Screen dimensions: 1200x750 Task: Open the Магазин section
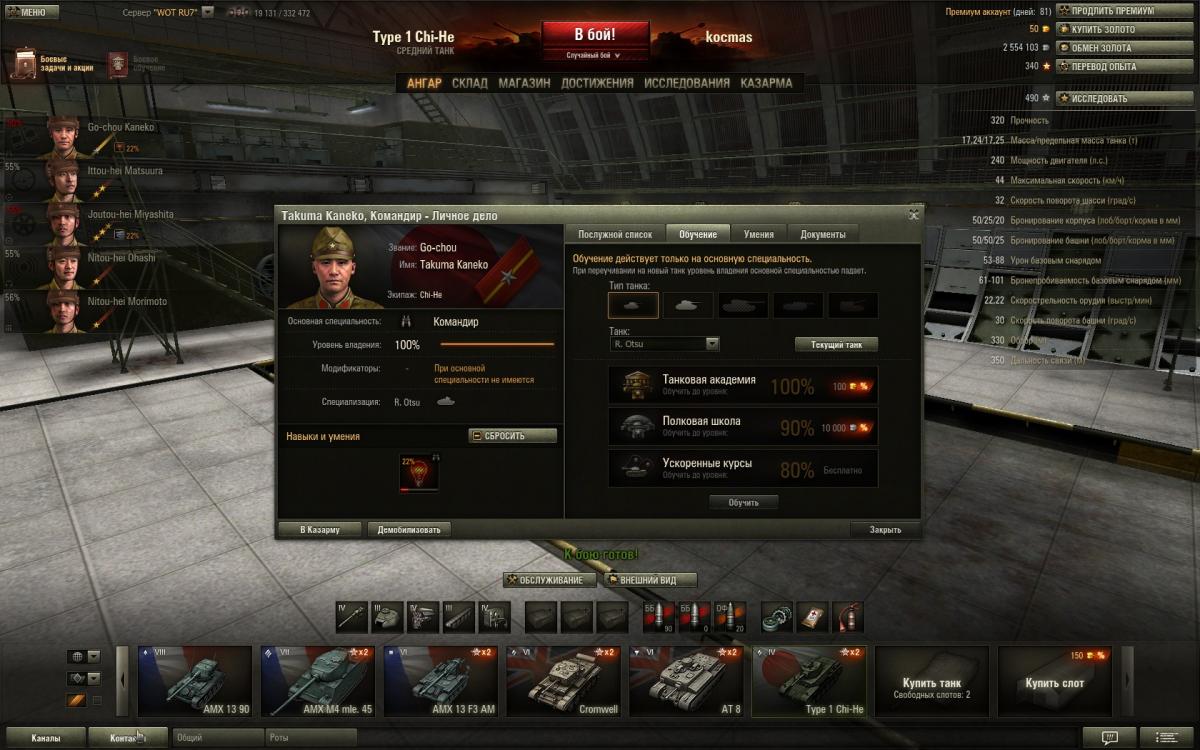(x=524, y=83)
